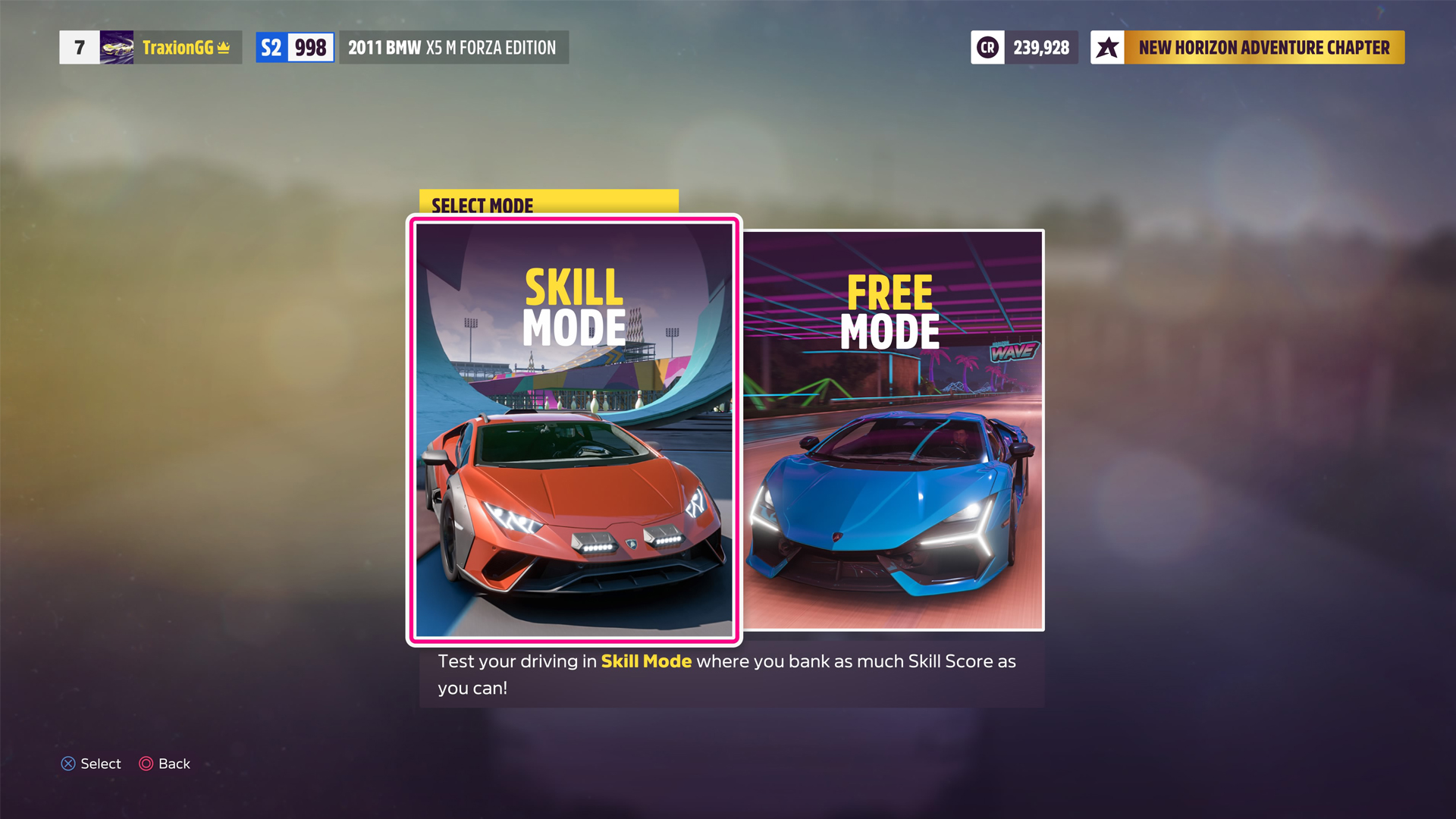Click the Select option at the bottom
This screenshot has height=819, width=1456.
(x=100, y=764)
